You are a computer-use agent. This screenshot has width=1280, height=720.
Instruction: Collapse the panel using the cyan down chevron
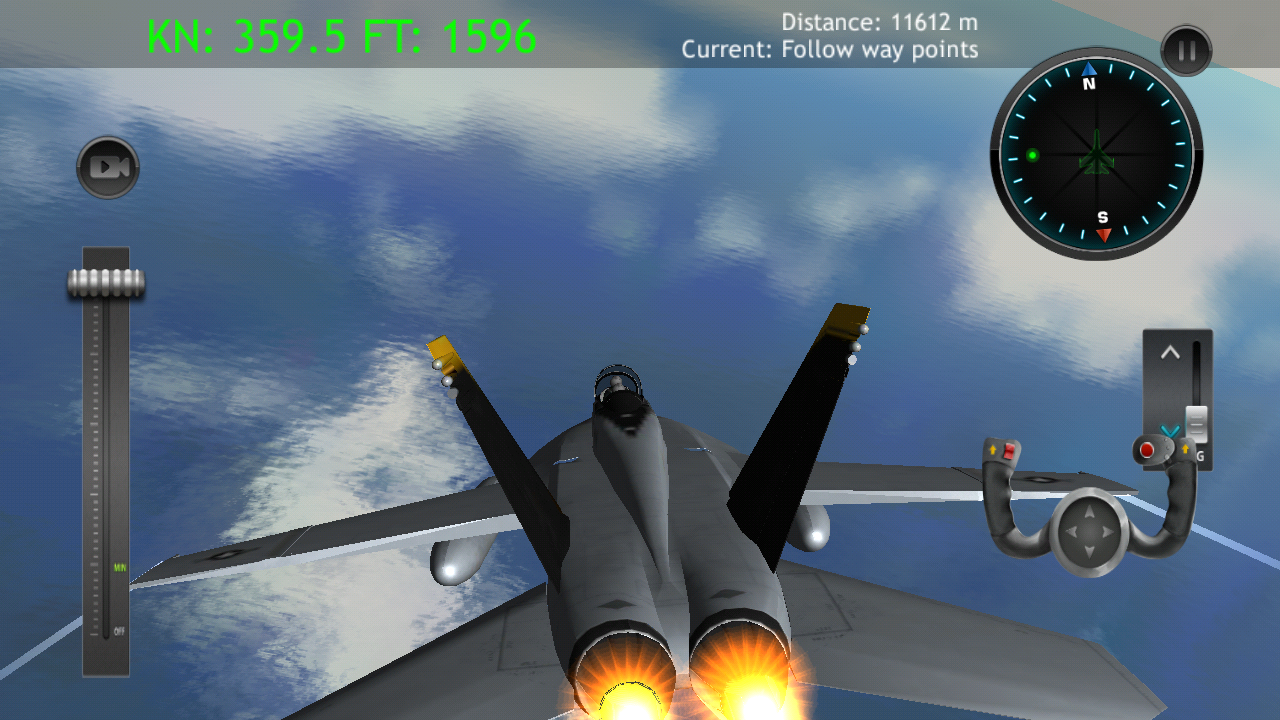1170,431
